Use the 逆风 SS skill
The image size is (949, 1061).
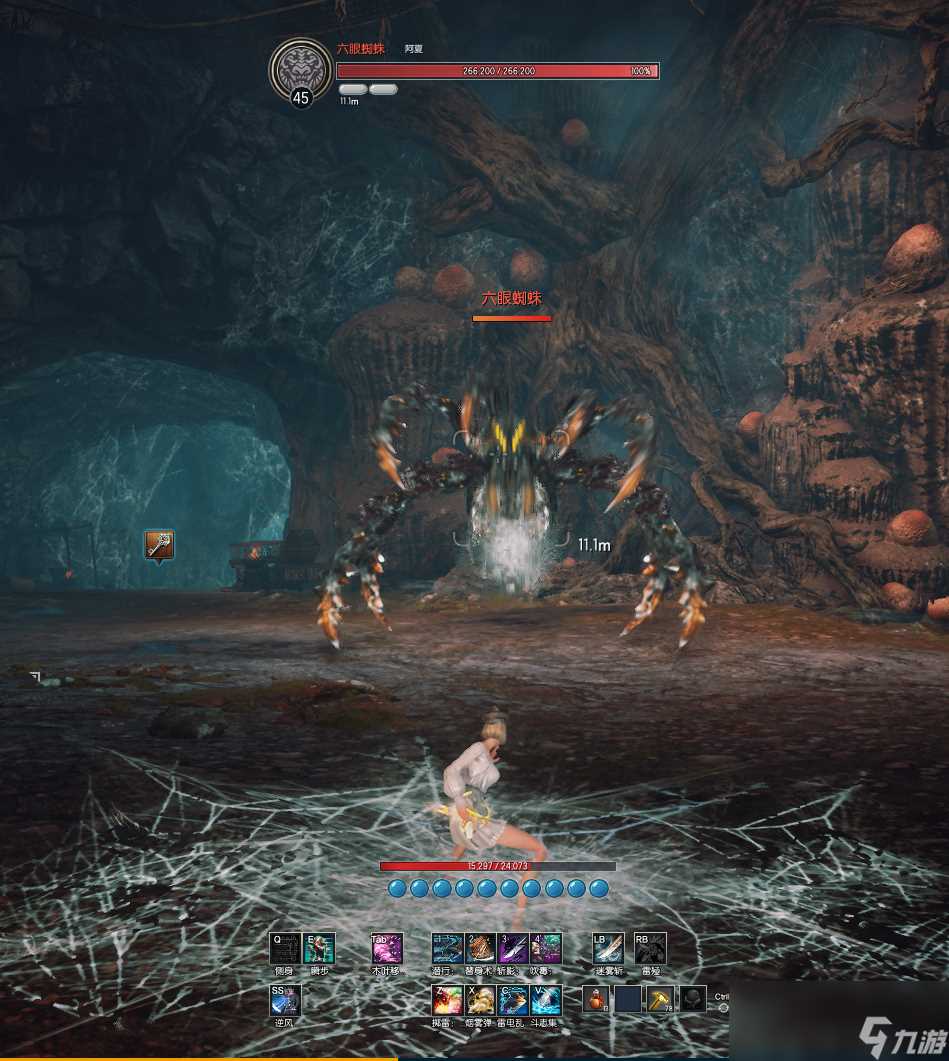285,1000
